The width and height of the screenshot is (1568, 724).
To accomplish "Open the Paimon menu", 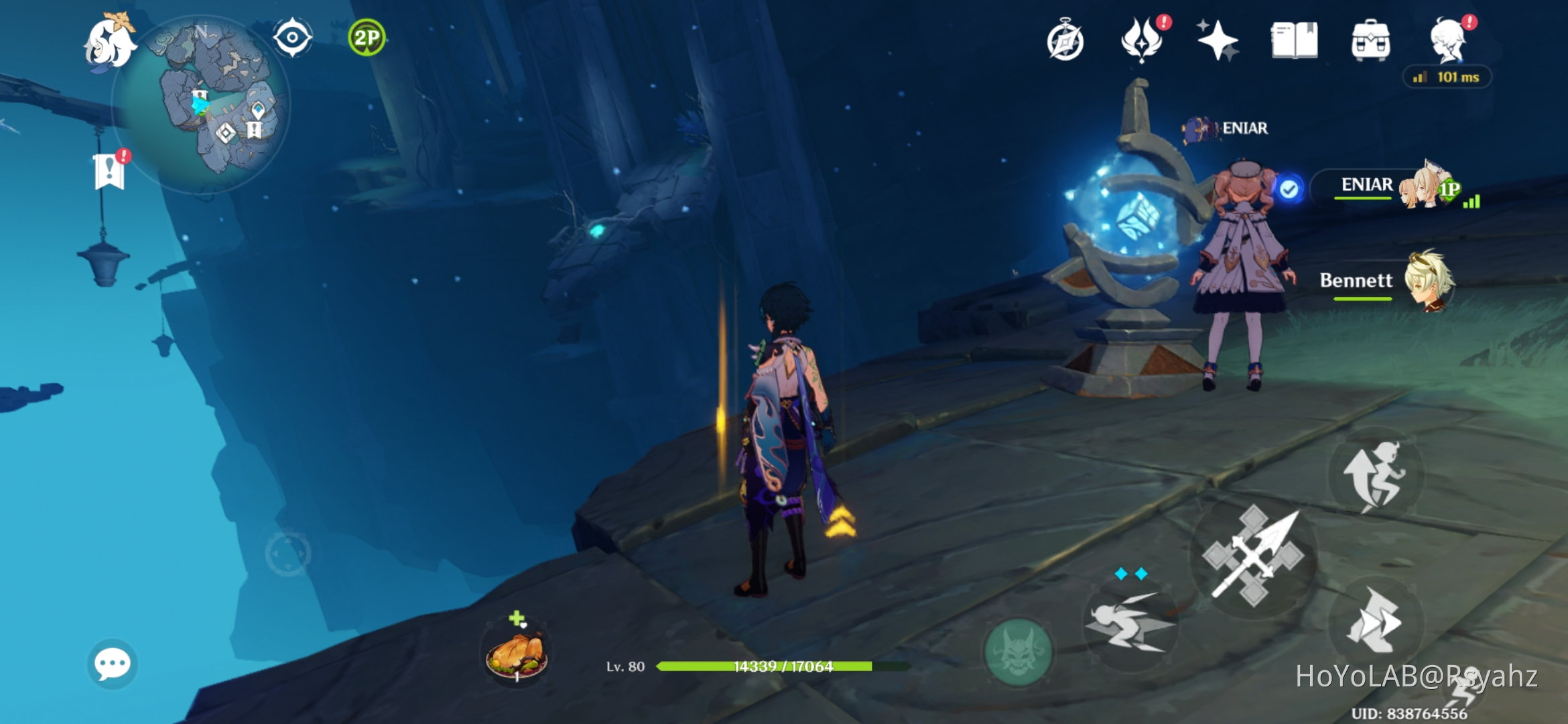I will pos(109,42).
